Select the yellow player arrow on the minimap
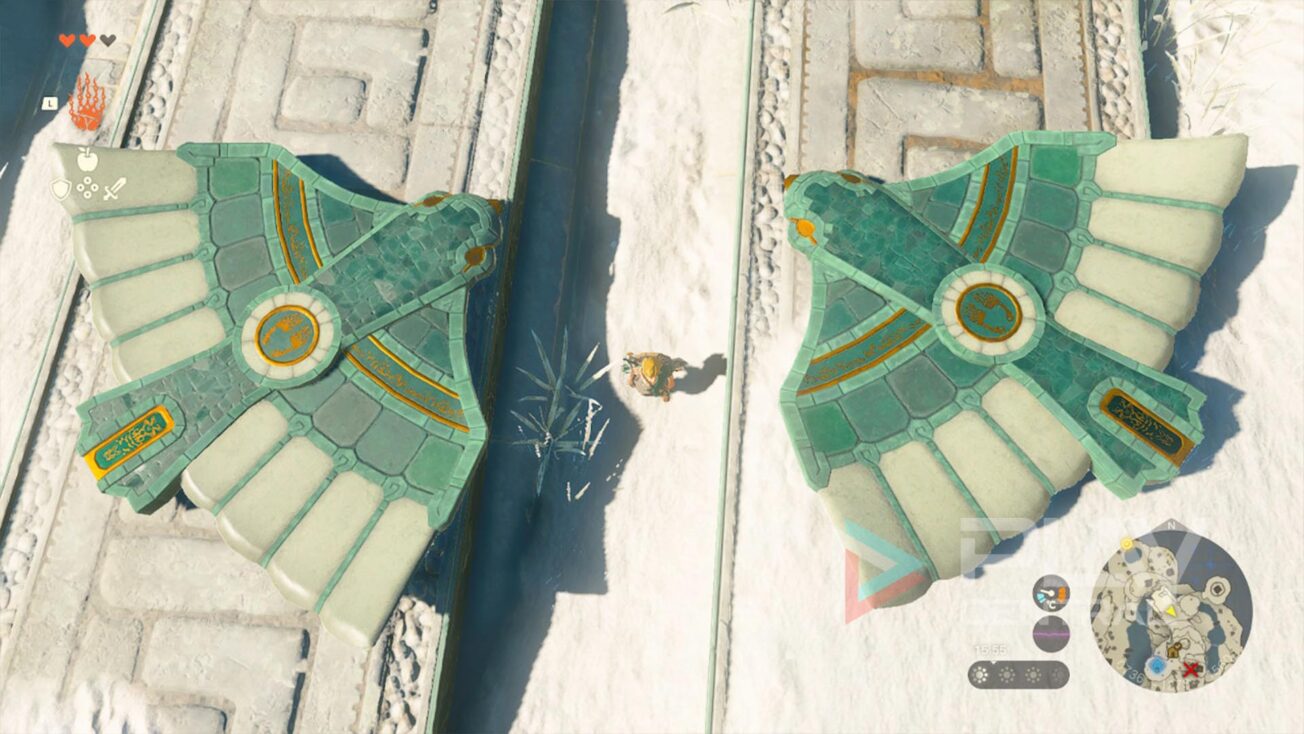 1170,610
